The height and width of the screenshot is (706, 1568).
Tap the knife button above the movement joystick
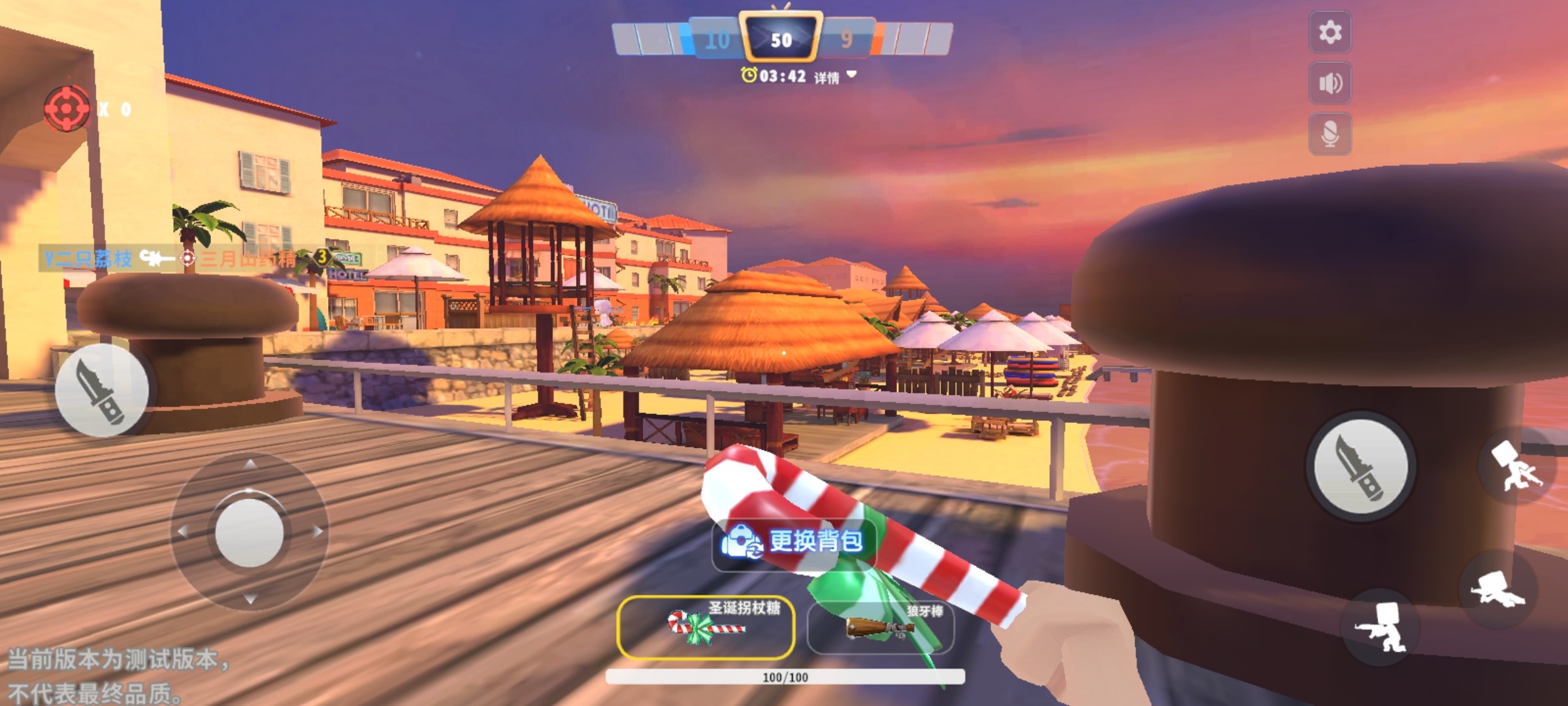point(102,390)
